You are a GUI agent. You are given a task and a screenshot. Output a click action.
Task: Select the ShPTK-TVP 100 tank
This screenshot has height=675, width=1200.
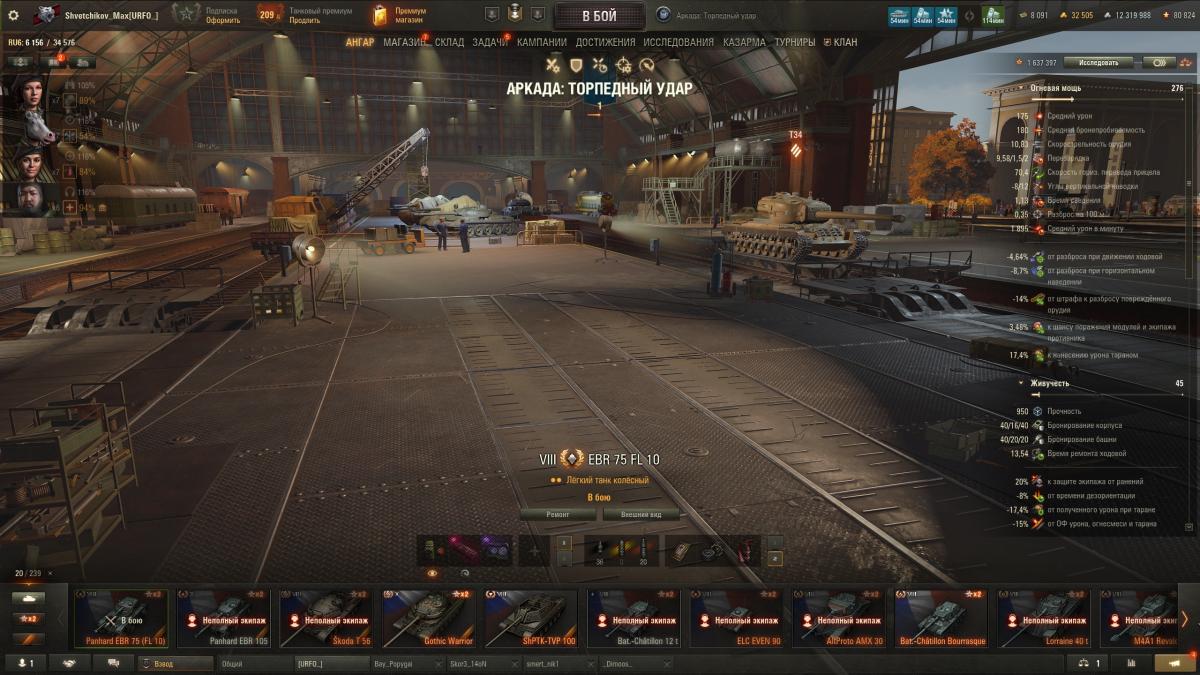[531, 618]
